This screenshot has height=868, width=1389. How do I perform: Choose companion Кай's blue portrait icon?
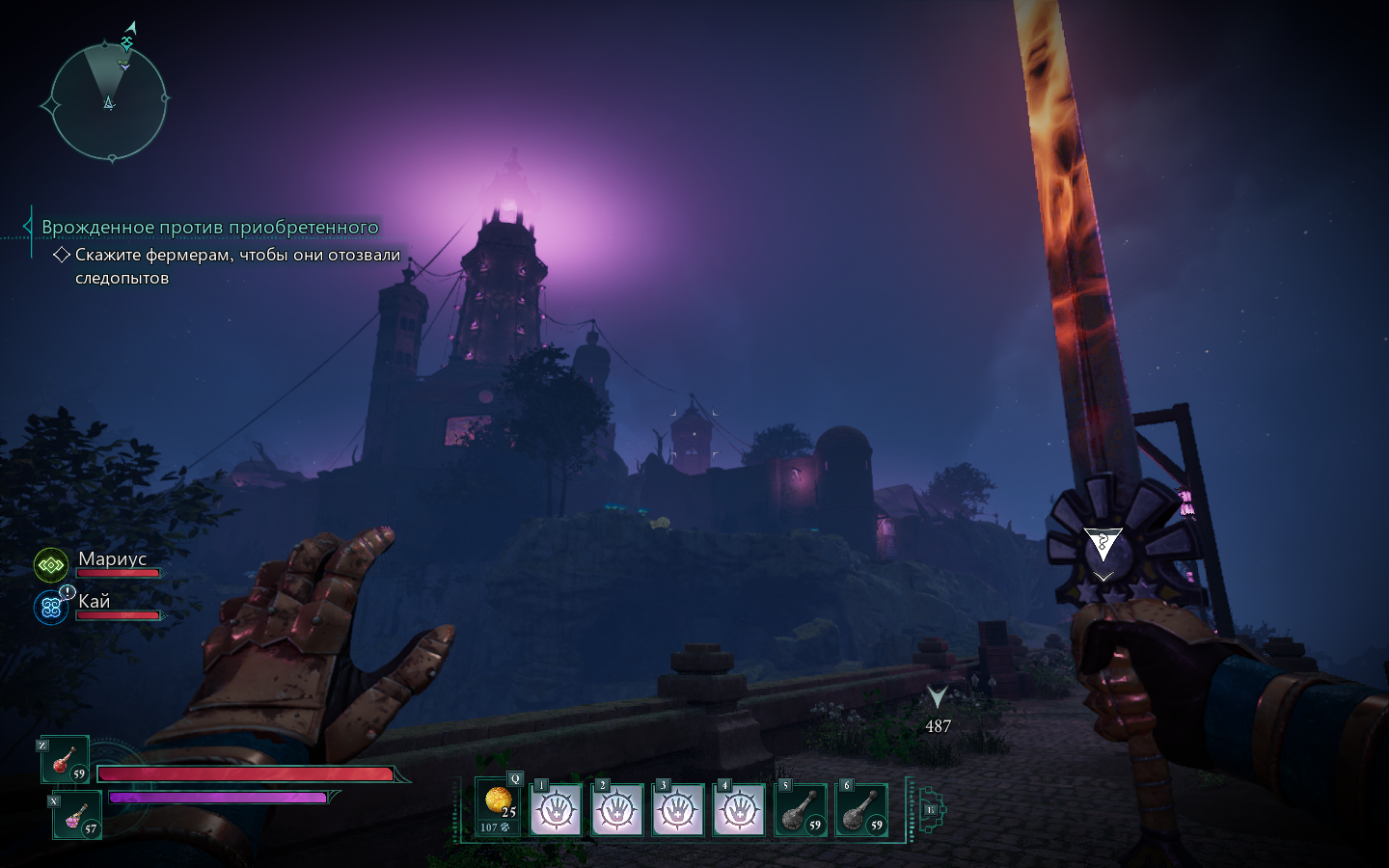point(51,608)
